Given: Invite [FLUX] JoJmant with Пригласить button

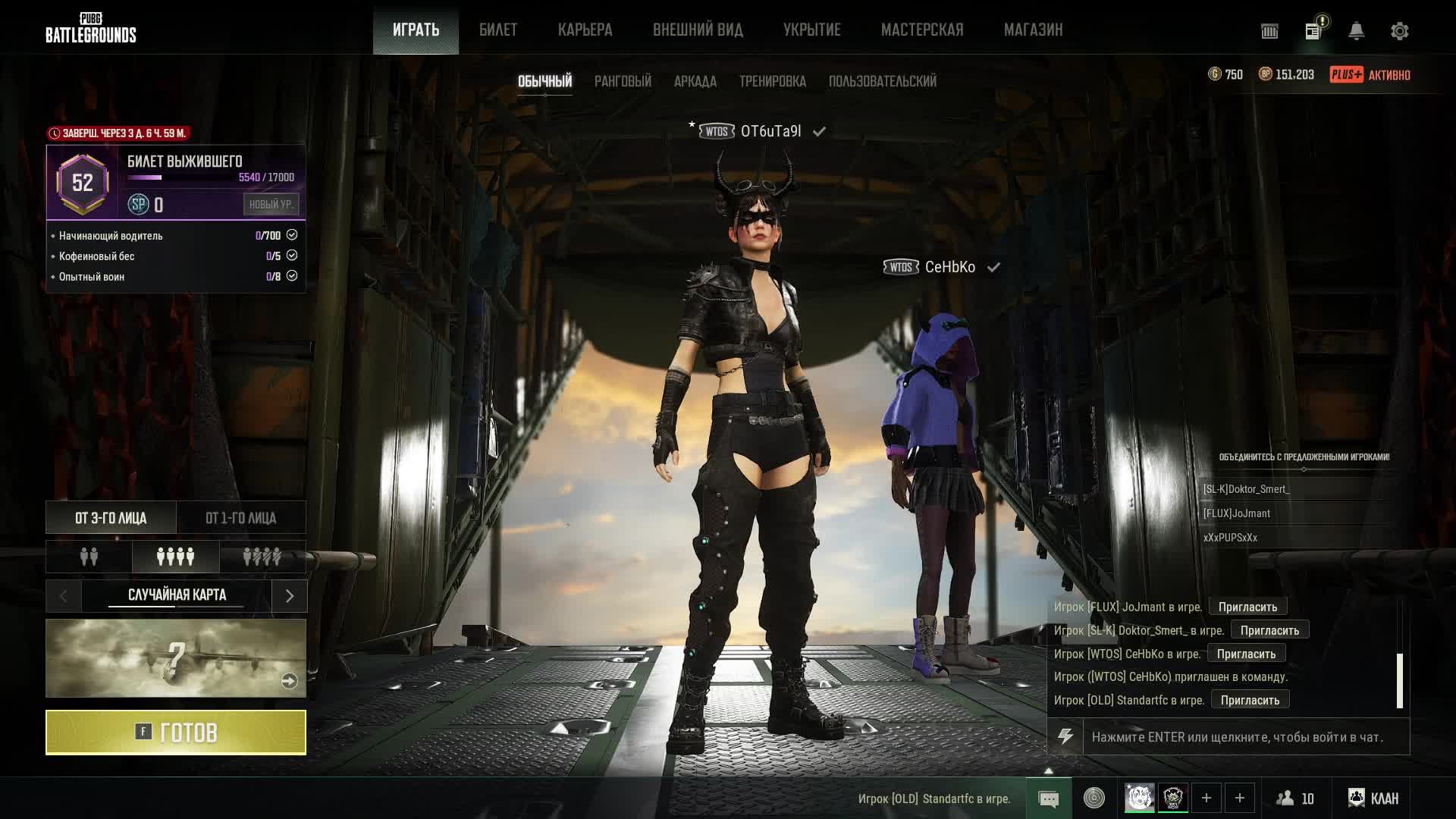Looking at the screenshot, I should (x=1247, y=607).
